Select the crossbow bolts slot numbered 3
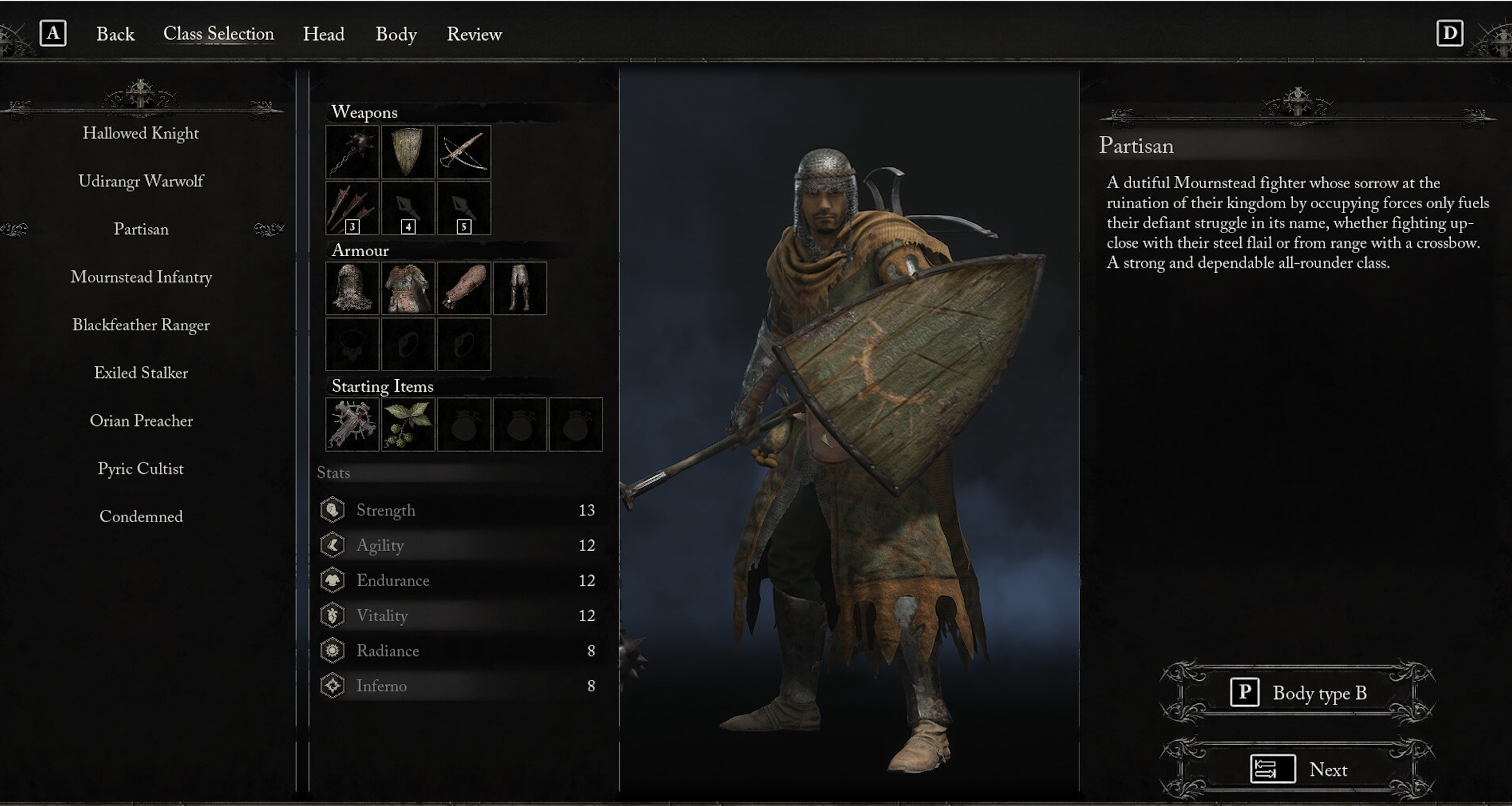1512x806 pixels. [352, 208]
